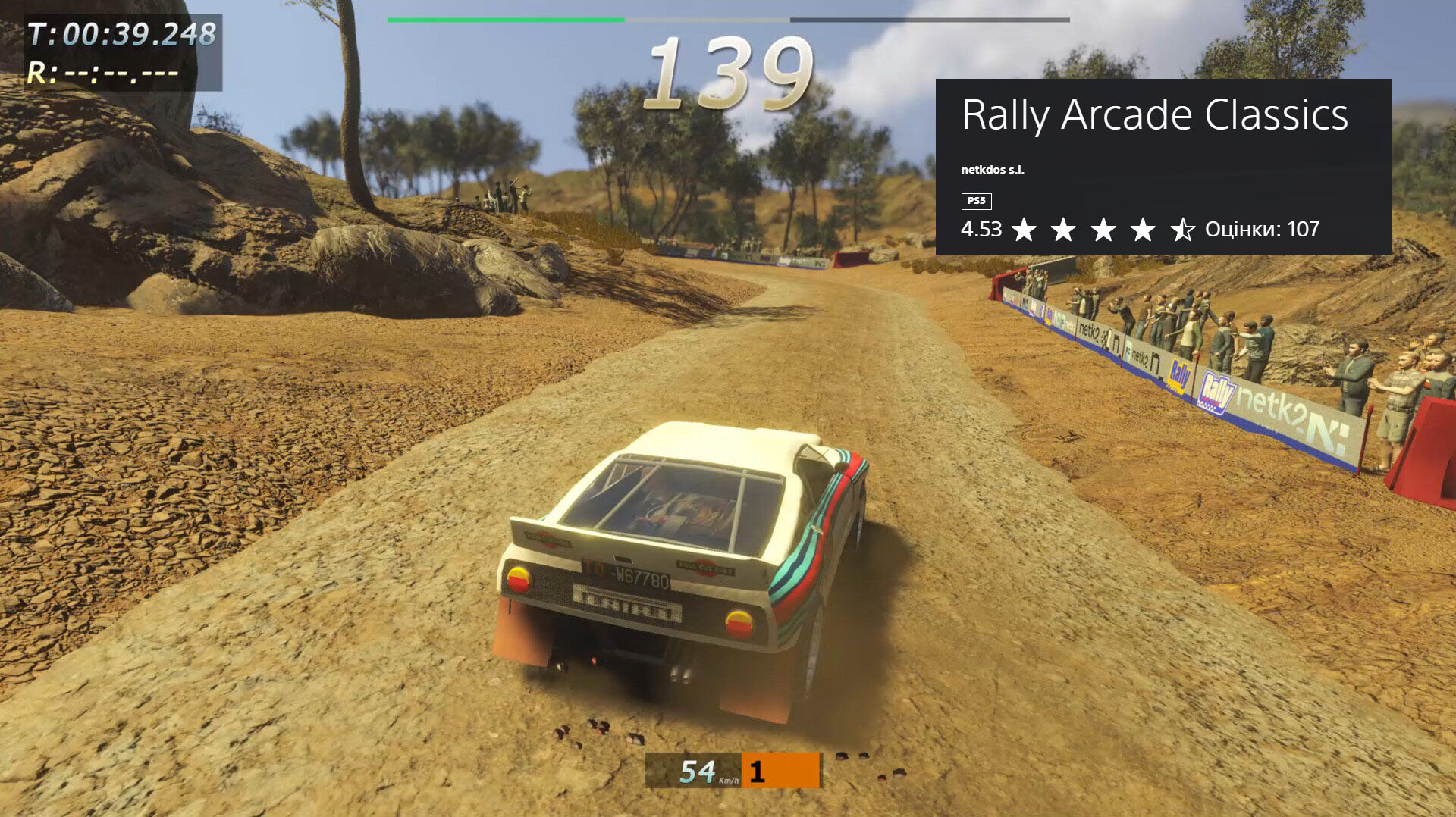1456x817 pixels.
Task: Open the Rally Arcade Classics store title
Action: 1154,115
